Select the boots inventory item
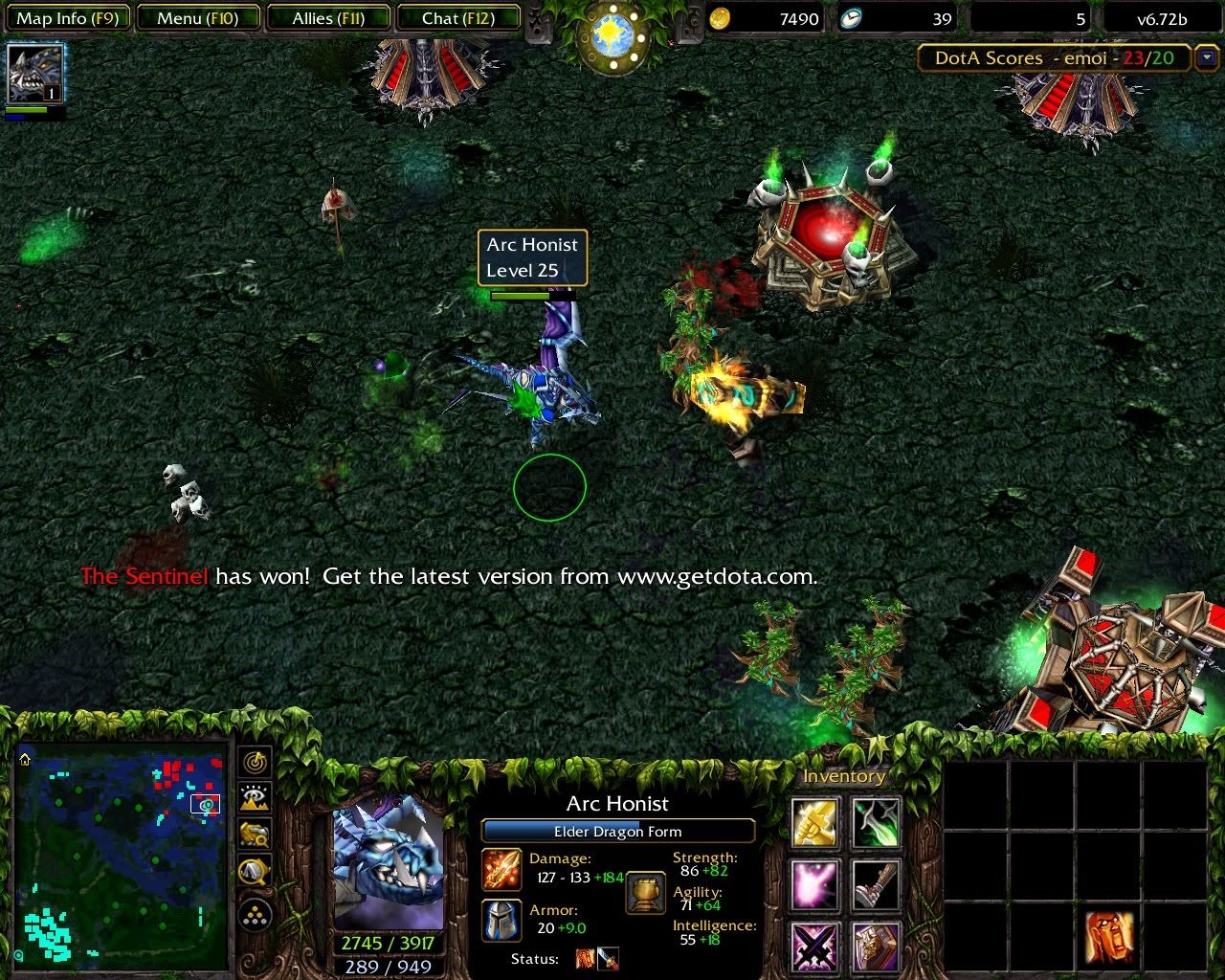The width and height of the screenshot is (1225, 980). pyautogui.click(x=877, y=884)
